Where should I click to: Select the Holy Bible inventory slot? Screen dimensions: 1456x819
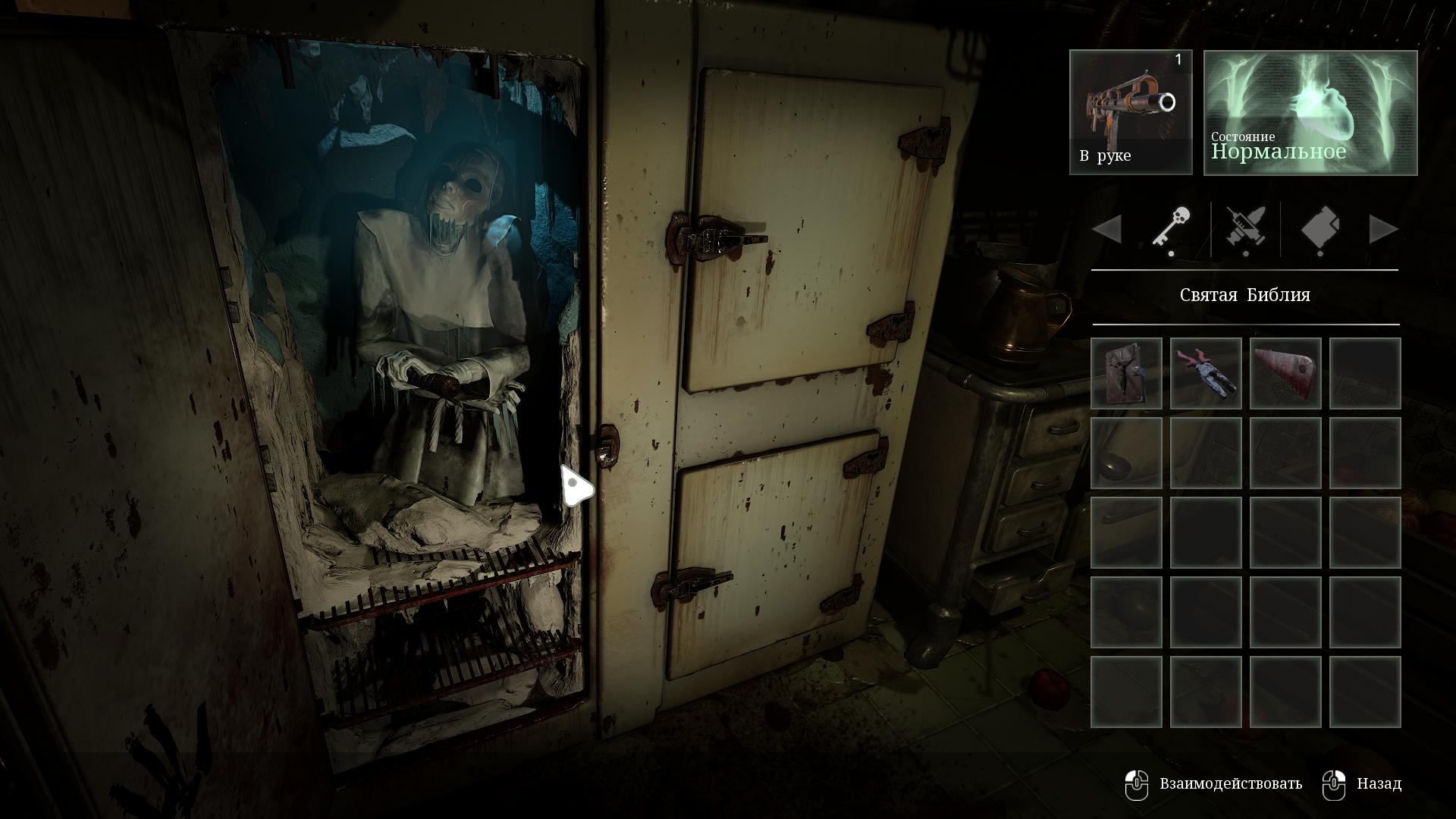(1126, 373)
